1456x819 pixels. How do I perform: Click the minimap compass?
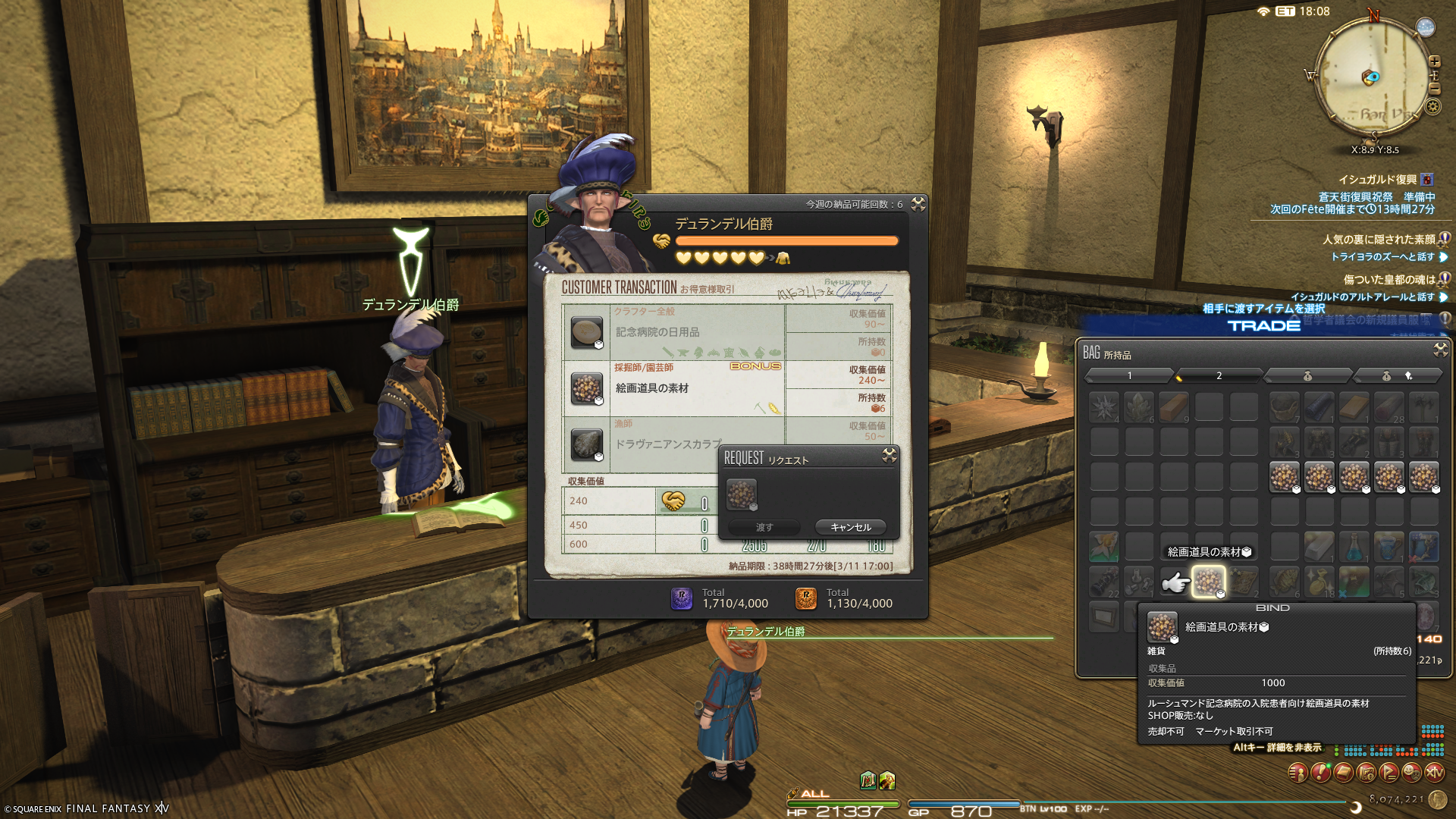1373,76
